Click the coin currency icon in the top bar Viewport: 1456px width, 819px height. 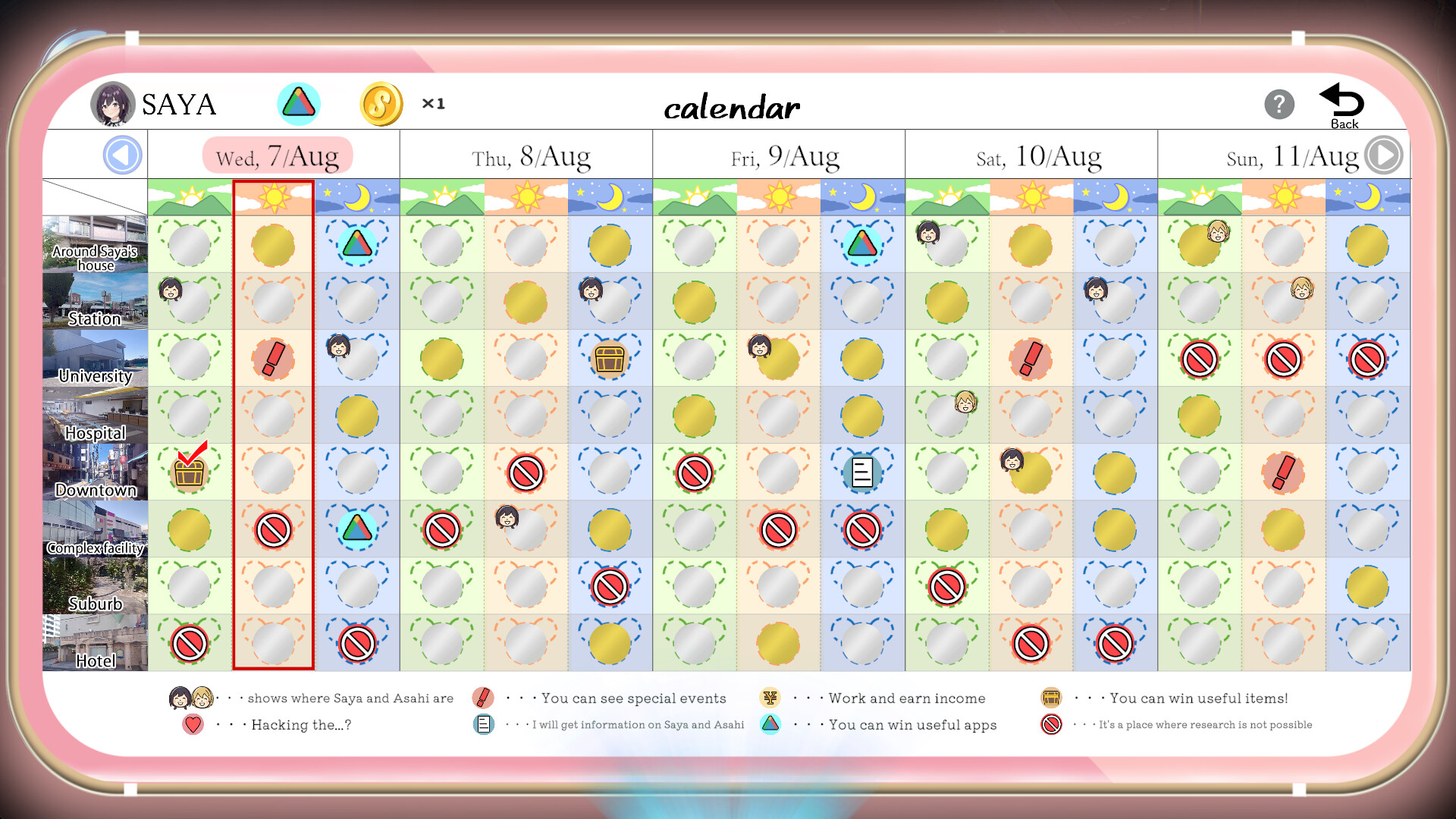coord(381,104)
